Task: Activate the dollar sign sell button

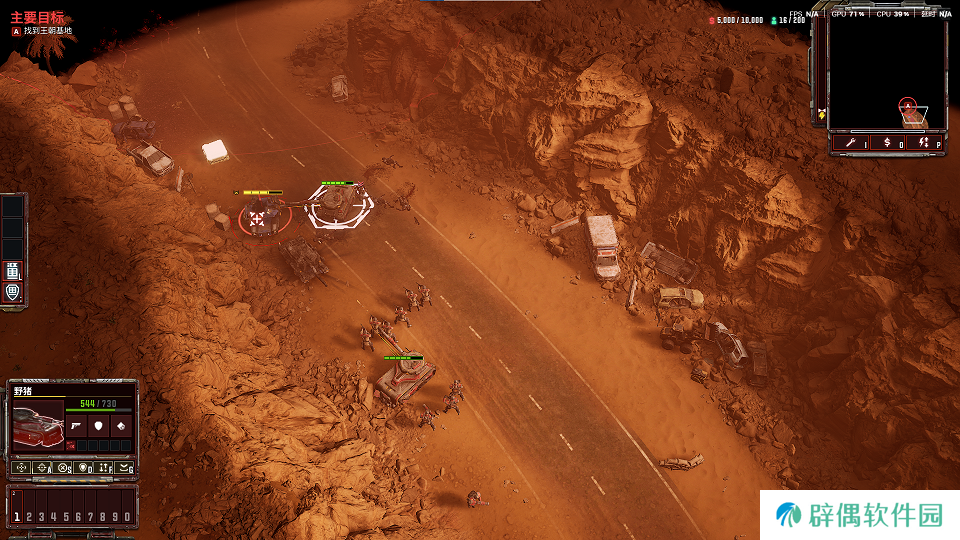Action: pos(888,144)
